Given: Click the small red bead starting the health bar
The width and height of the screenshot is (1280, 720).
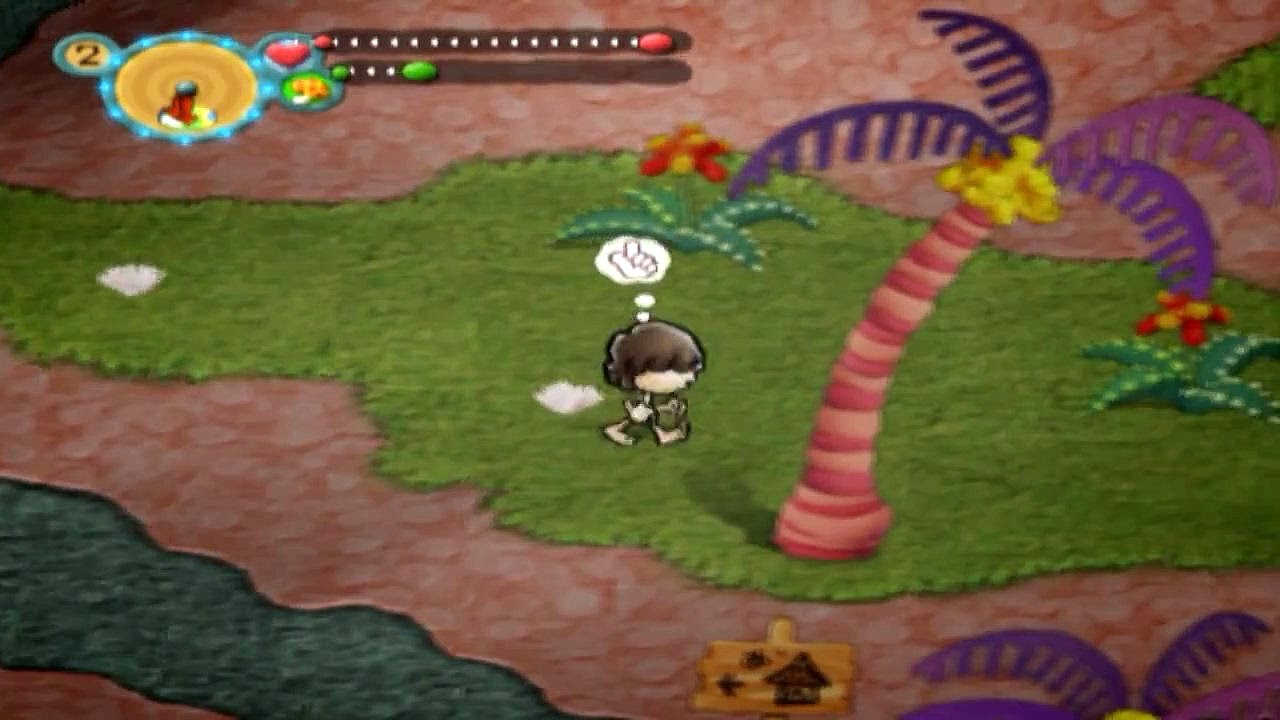Looking at the screenshot, I should click(x=325, y=41).
